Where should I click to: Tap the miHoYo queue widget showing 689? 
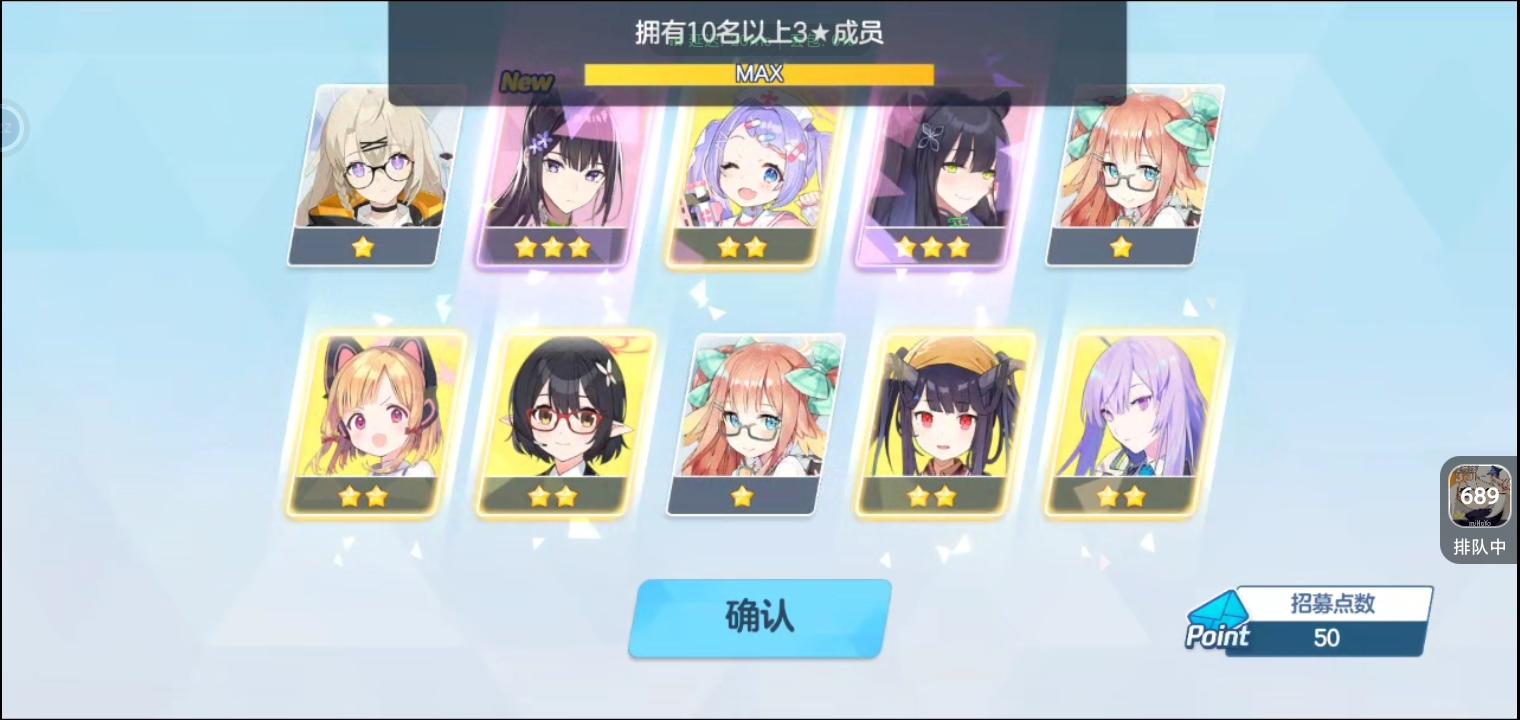point(1479,495)
